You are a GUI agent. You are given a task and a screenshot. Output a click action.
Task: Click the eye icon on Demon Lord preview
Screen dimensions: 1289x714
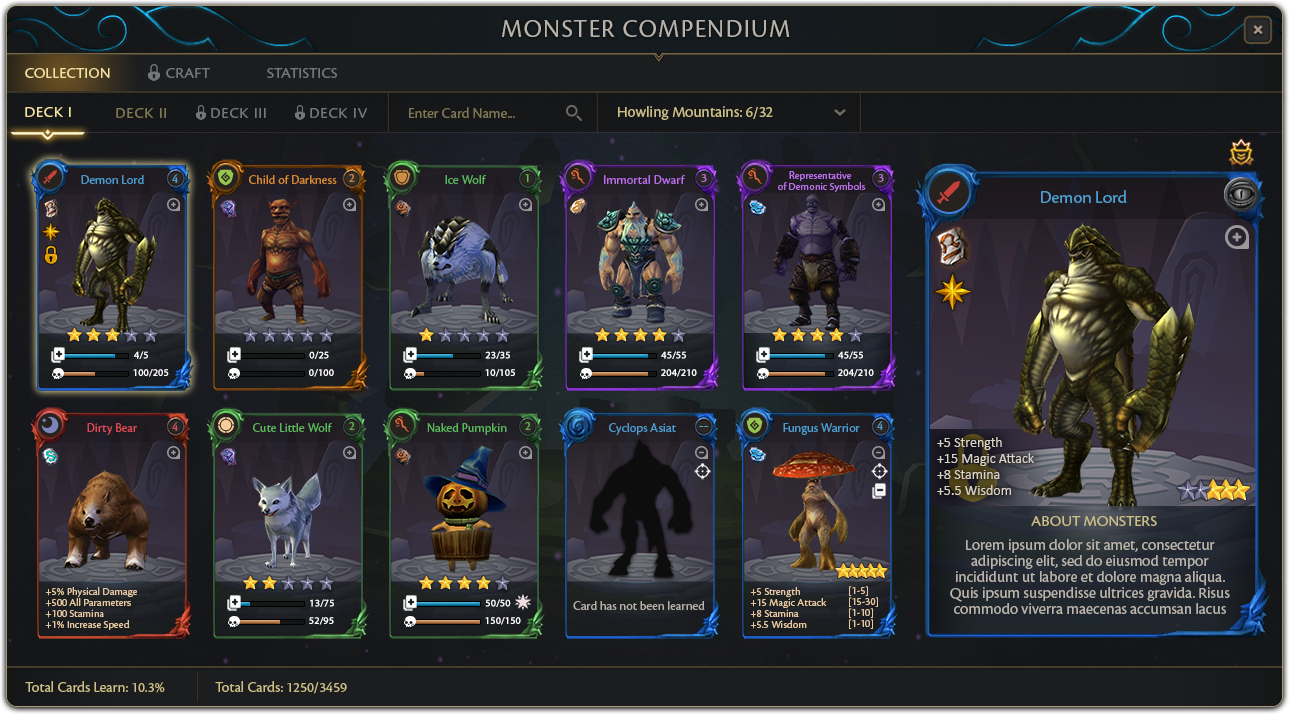tap(1241, 195)
